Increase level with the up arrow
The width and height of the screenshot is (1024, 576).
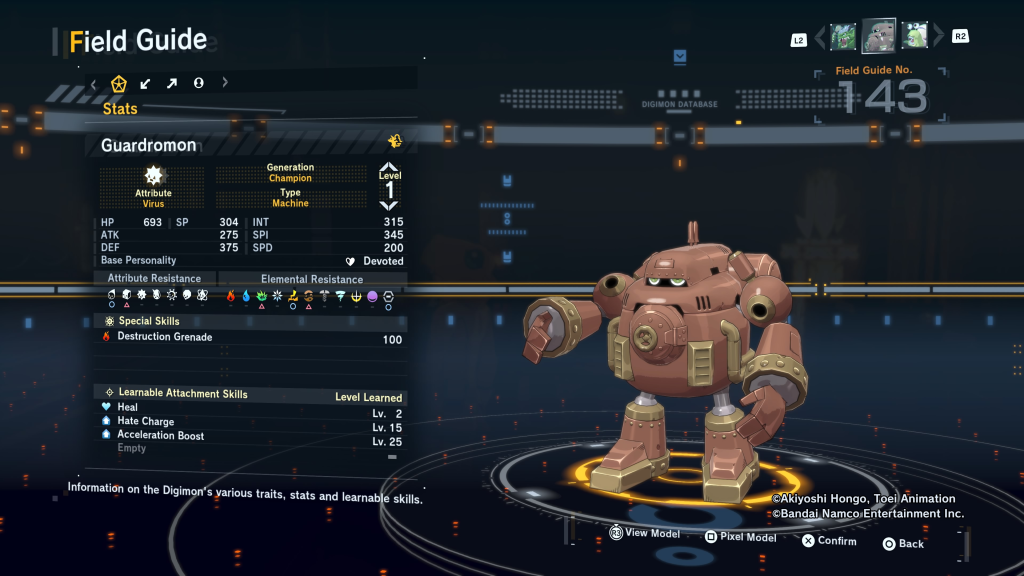(389, 168)
